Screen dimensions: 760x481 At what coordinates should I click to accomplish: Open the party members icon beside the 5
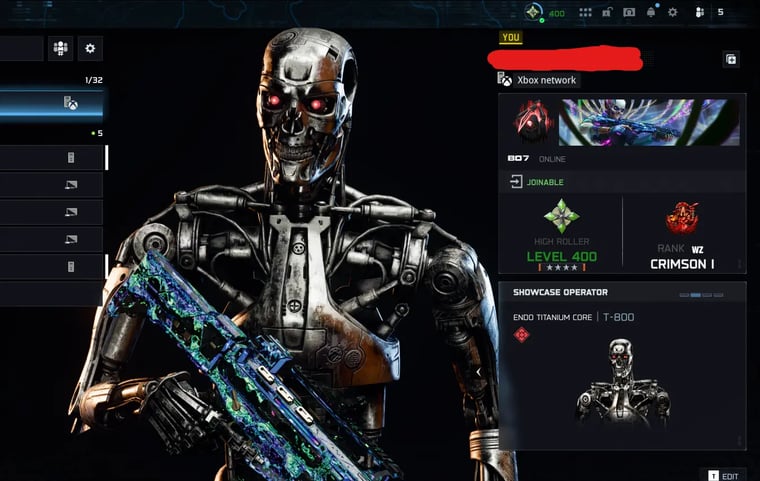(700, 13)
